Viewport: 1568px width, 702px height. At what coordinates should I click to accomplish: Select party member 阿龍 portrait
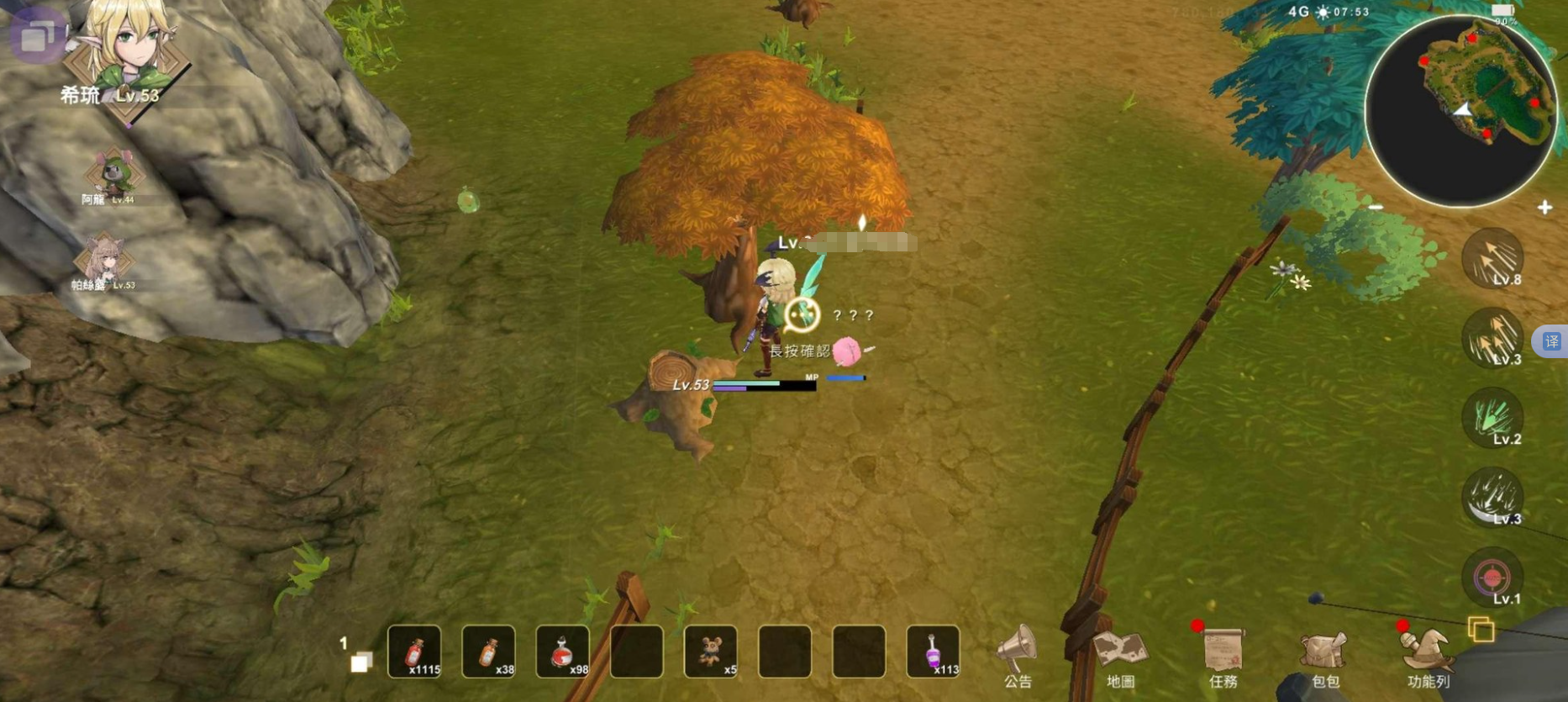(113, 175)
